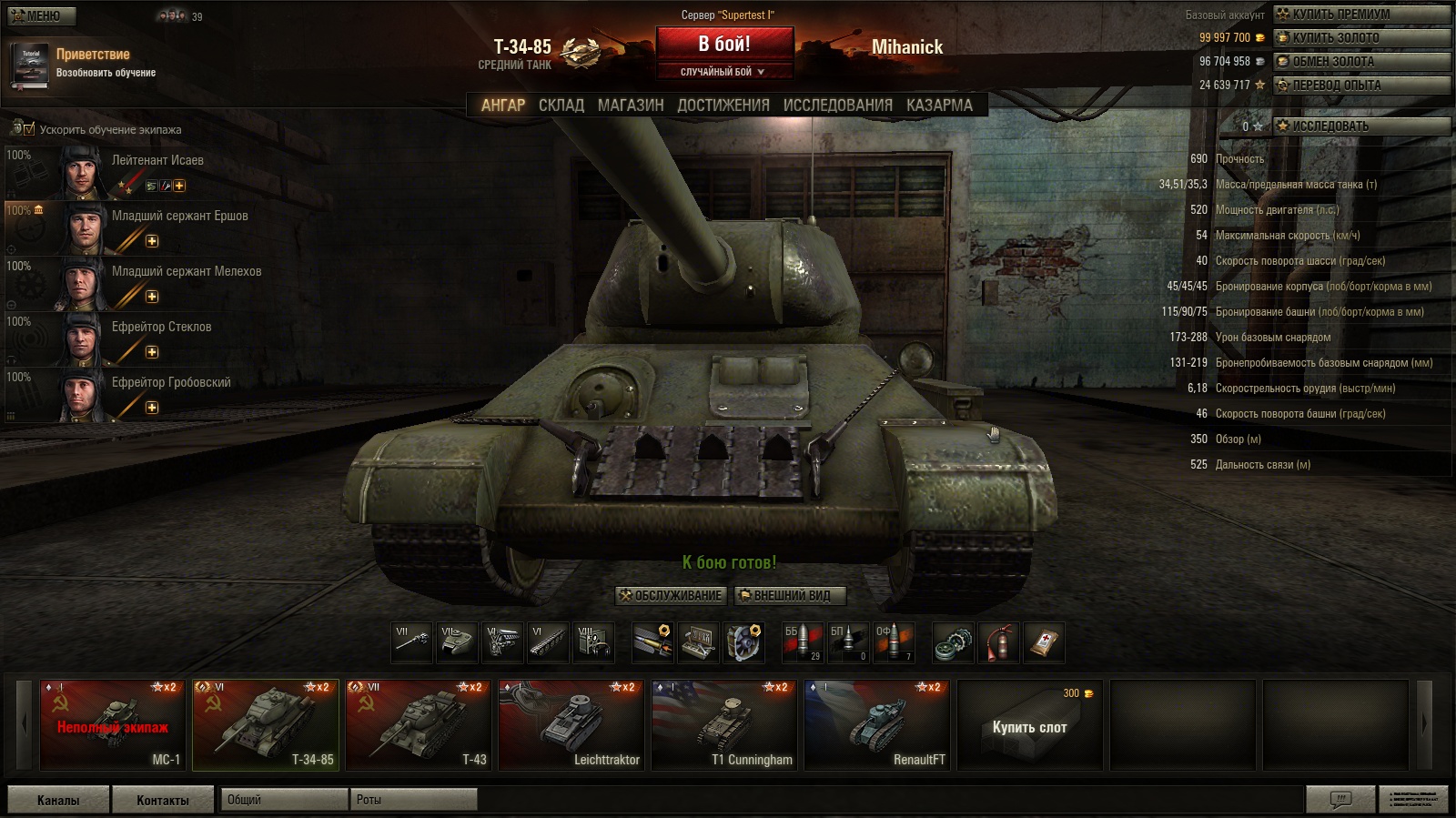Open the 'Казарма' tab

tap(939, 106)
